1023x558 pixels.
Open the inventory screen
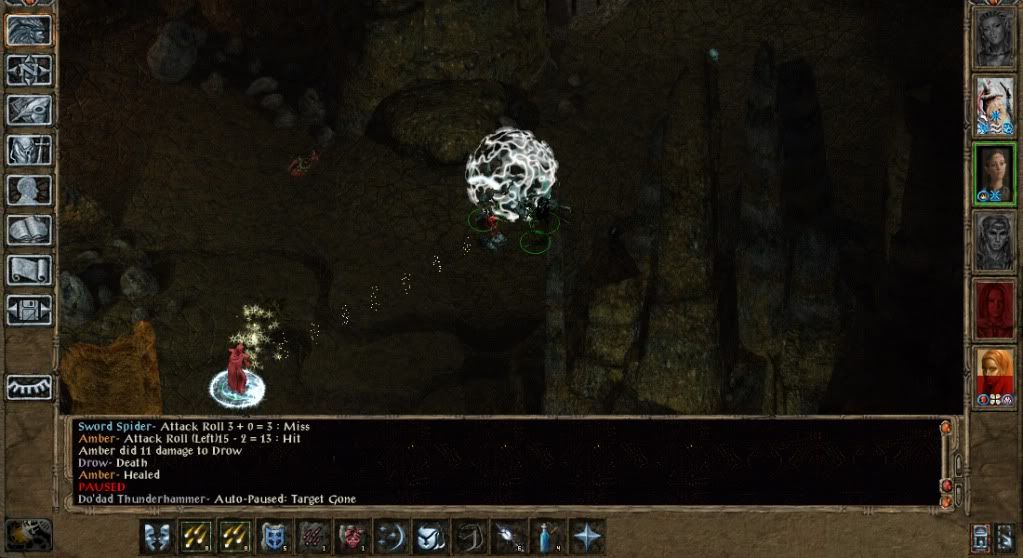pos(29,149)
